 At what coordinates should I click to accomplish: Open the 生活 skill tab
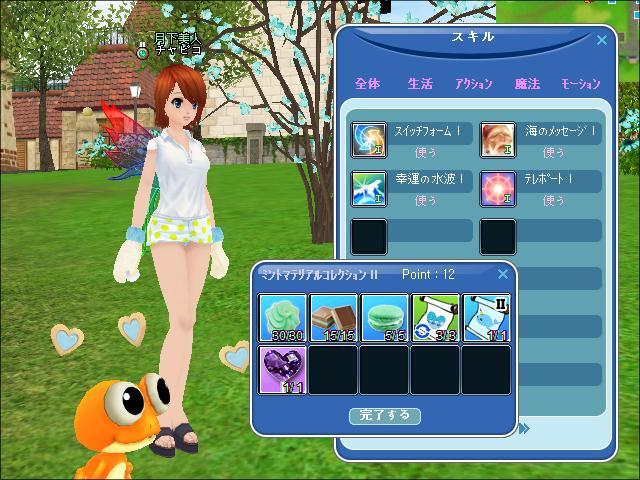[420, 84]
